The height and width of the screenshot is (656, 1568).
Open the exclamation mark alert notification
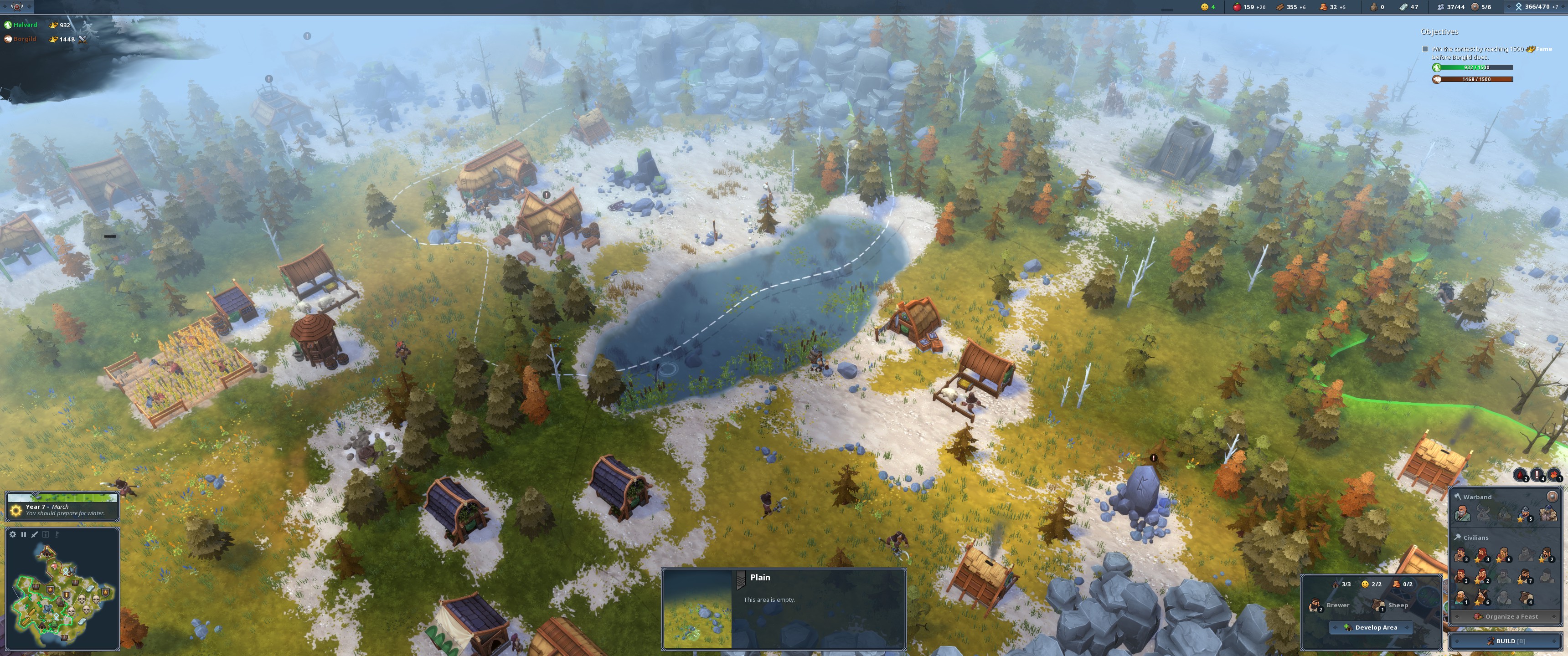pyautogui.click(x=1537, y=475)
